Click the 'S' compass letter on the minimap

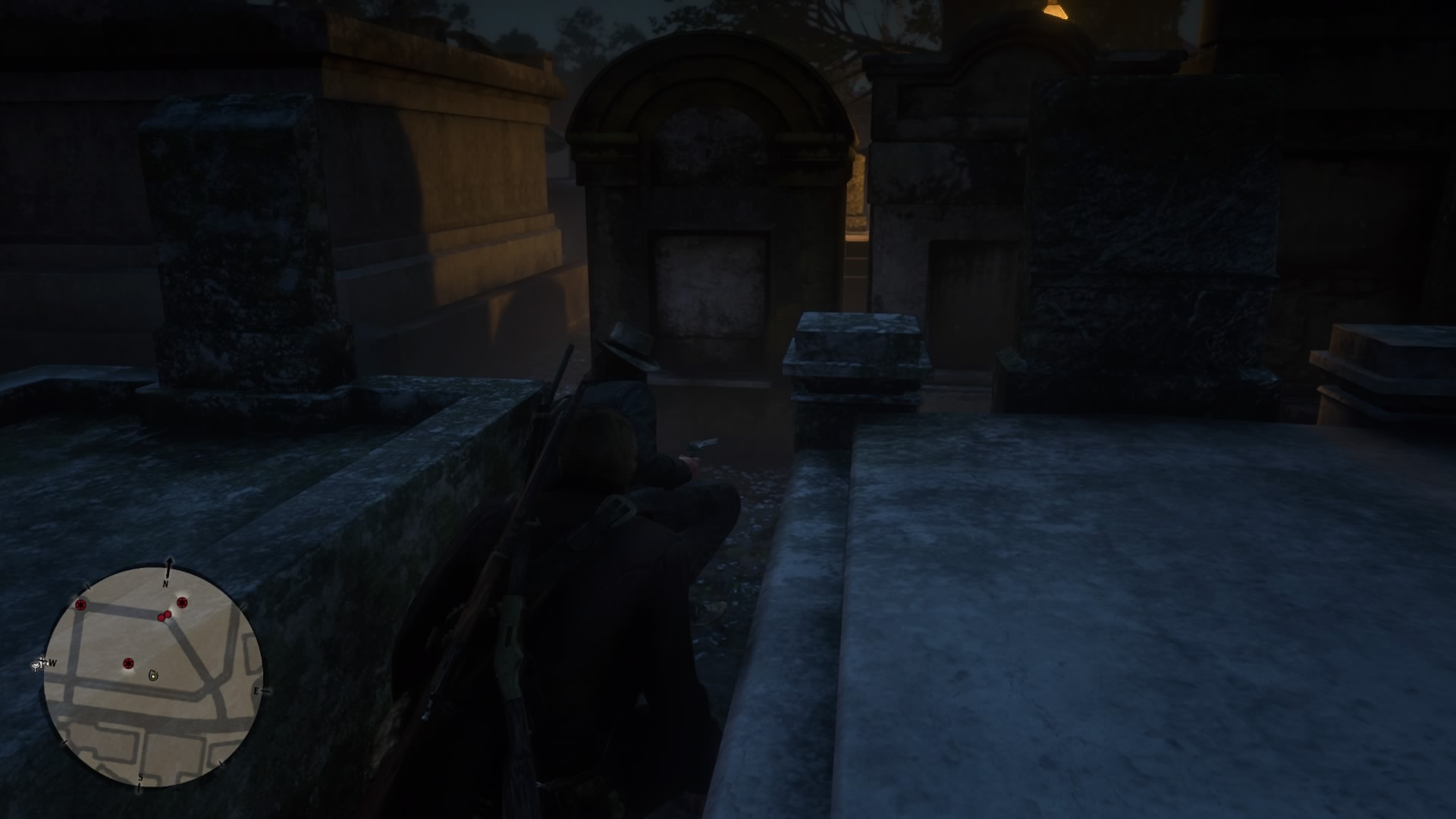click(140, 777)
